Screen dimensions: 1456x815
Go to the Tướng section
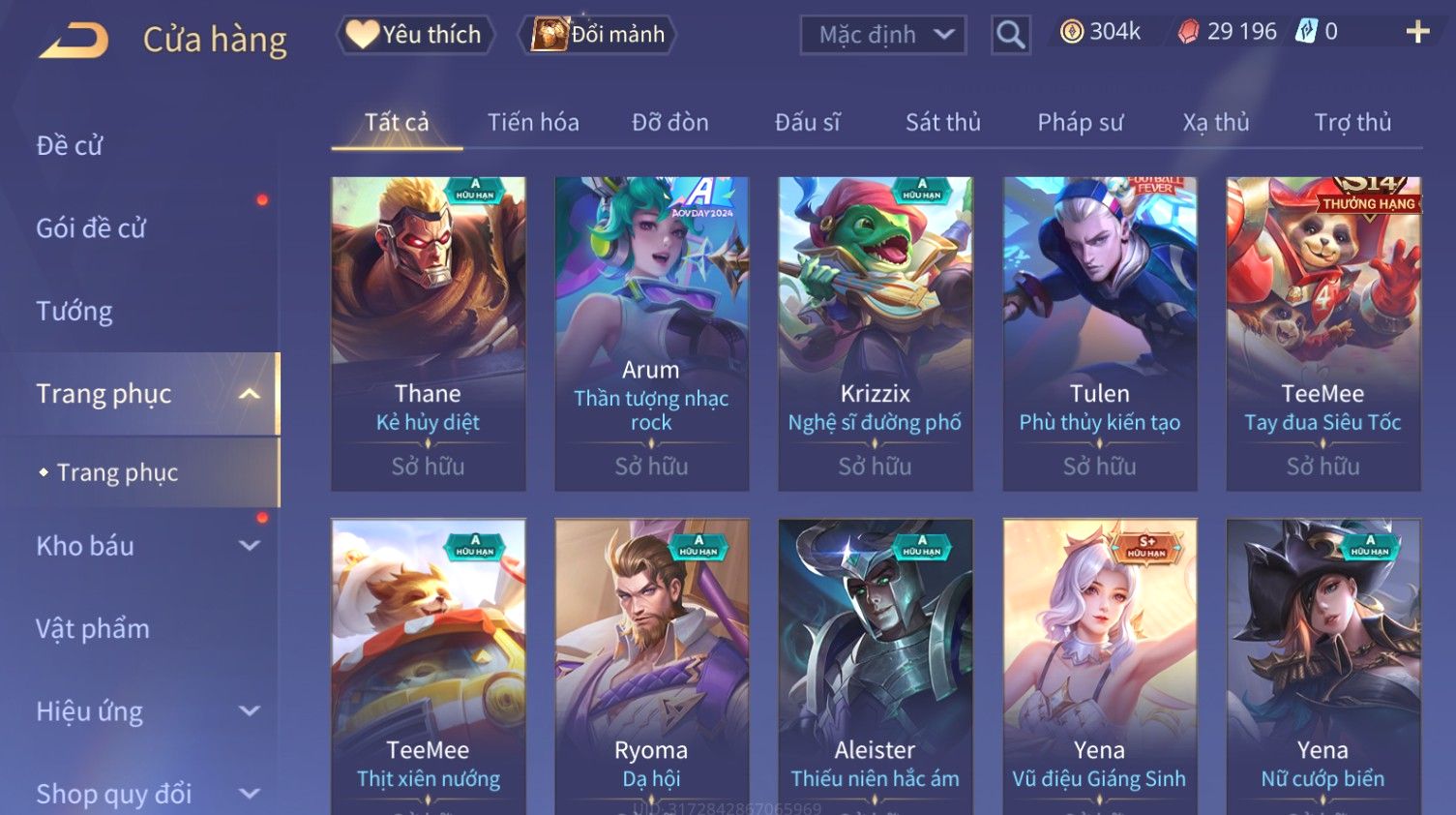click(x=74, y=312)
